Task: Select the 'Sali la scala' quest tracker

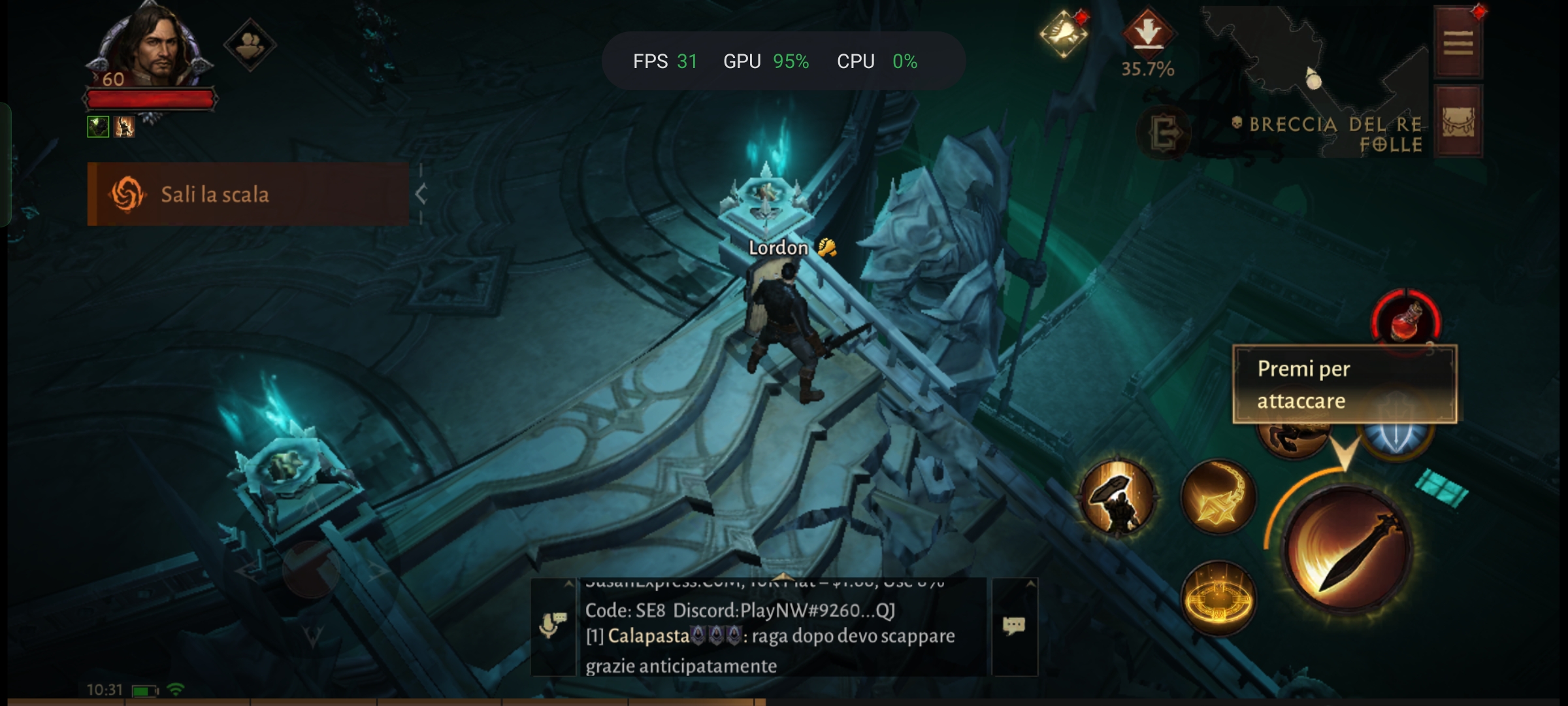Action: point(248,194)
